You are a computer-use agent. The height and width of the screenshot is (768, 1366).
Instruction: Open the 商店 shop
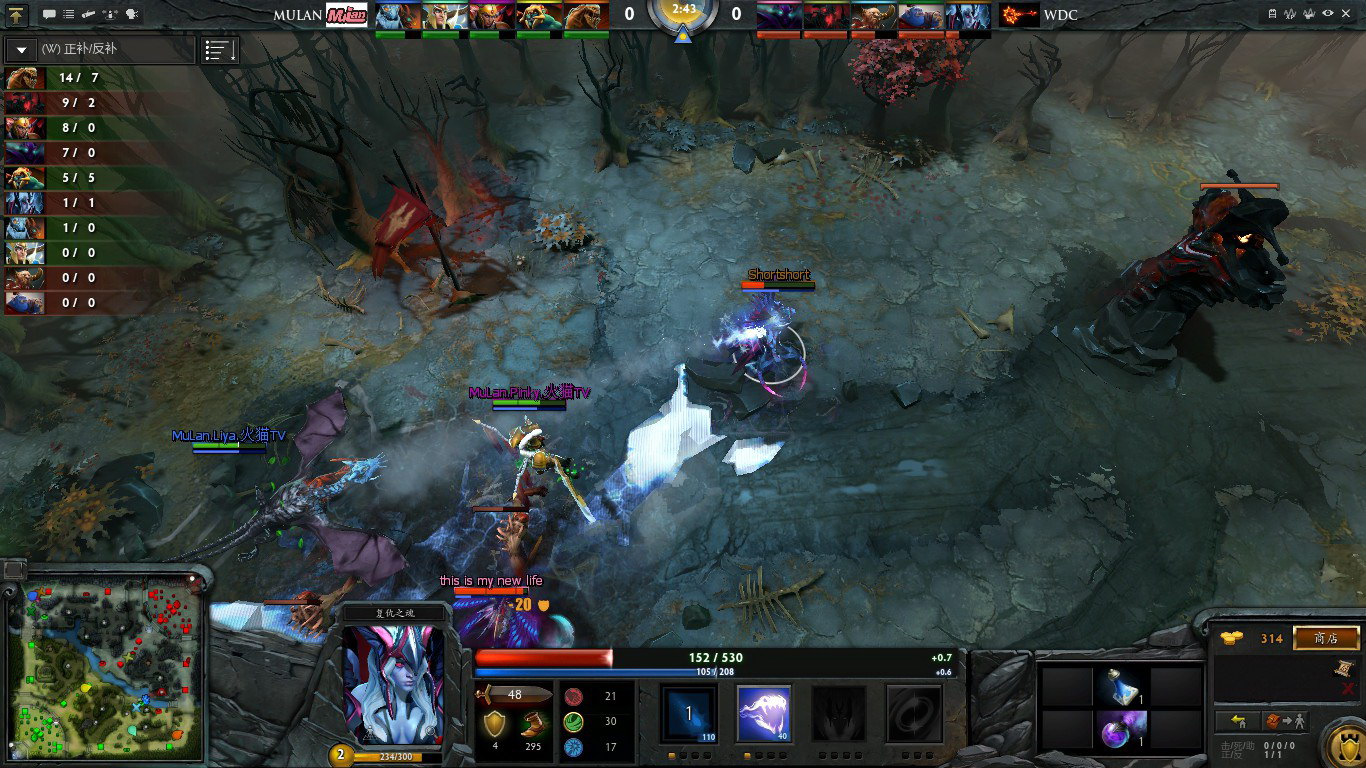(1326, 638)
